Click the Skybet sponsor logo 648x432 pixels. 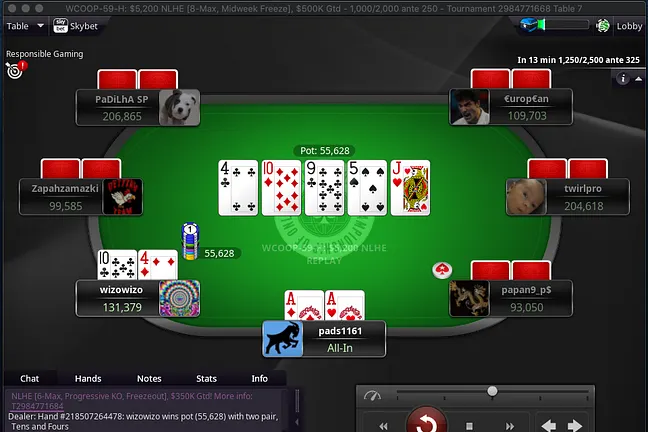point(80,26)
